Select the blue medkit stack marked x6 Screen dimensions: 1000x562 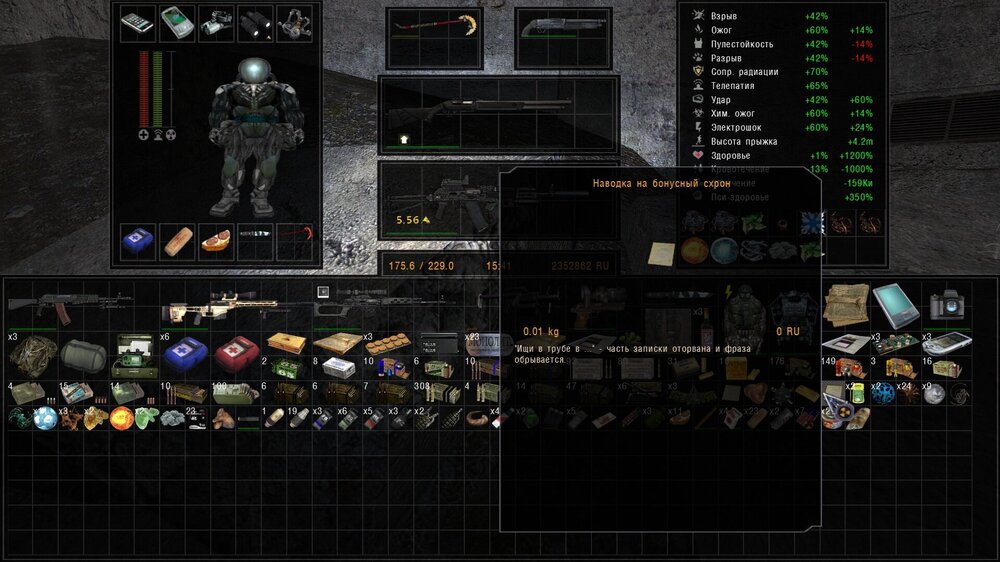coord(185,352)
